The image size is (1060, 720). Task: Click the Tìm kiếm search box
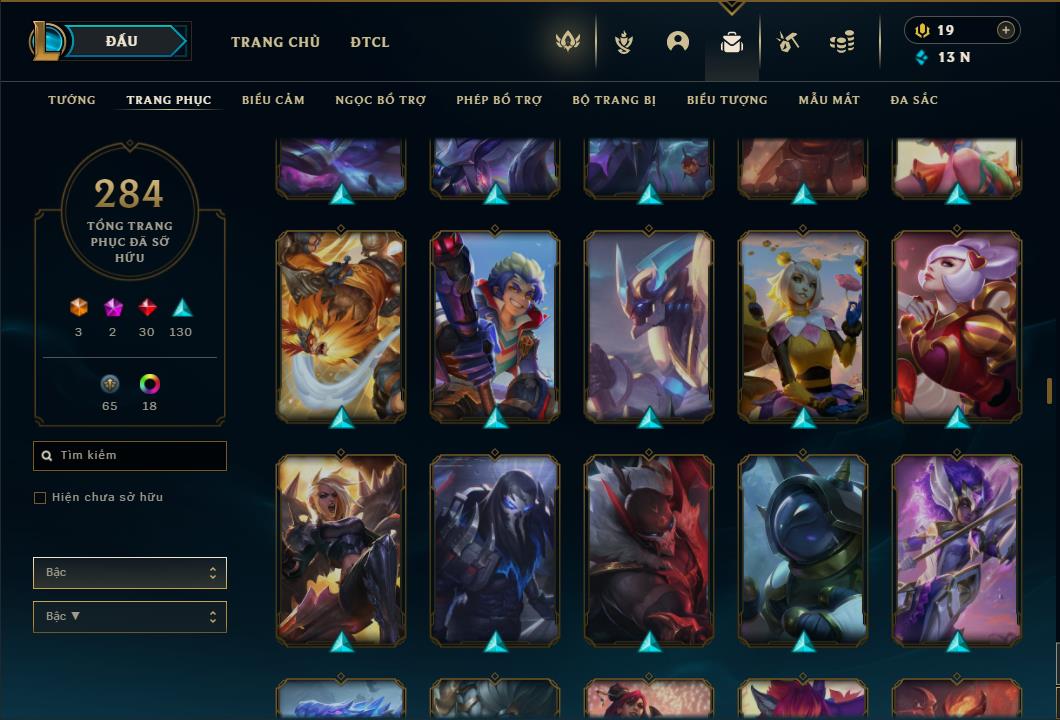point(130,456)
